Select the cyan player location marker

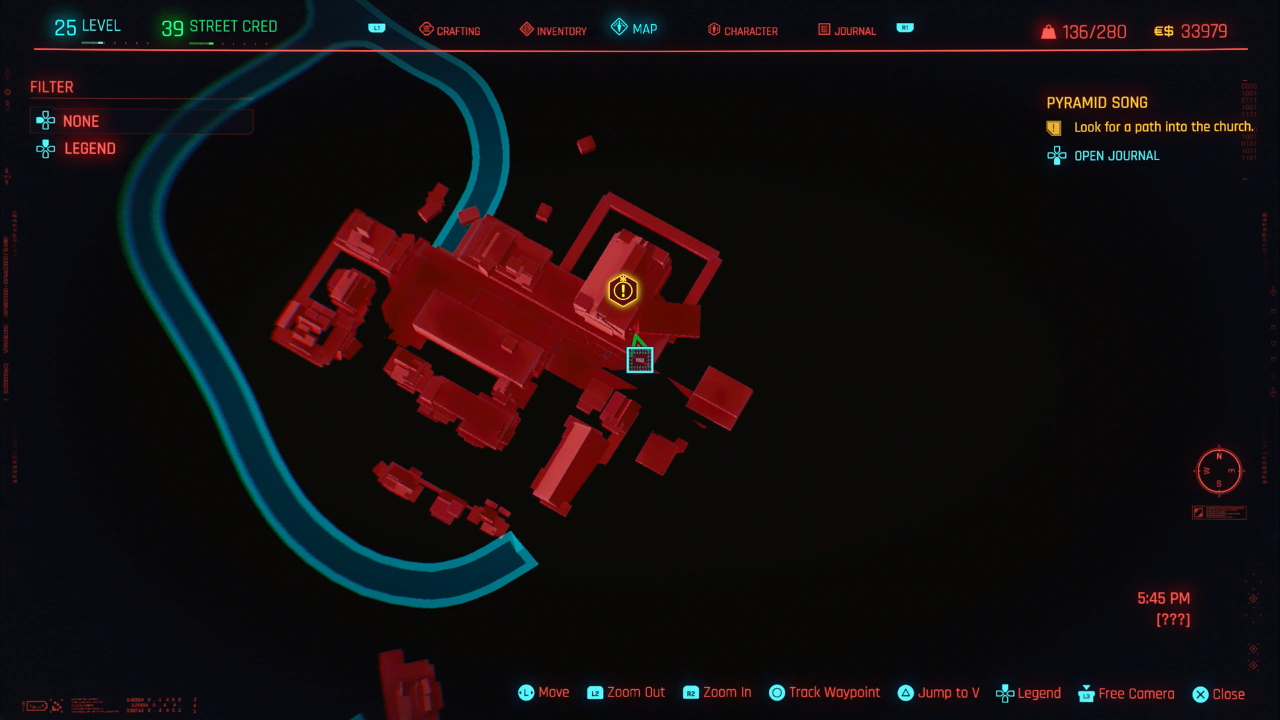click(x=640, y=360)
